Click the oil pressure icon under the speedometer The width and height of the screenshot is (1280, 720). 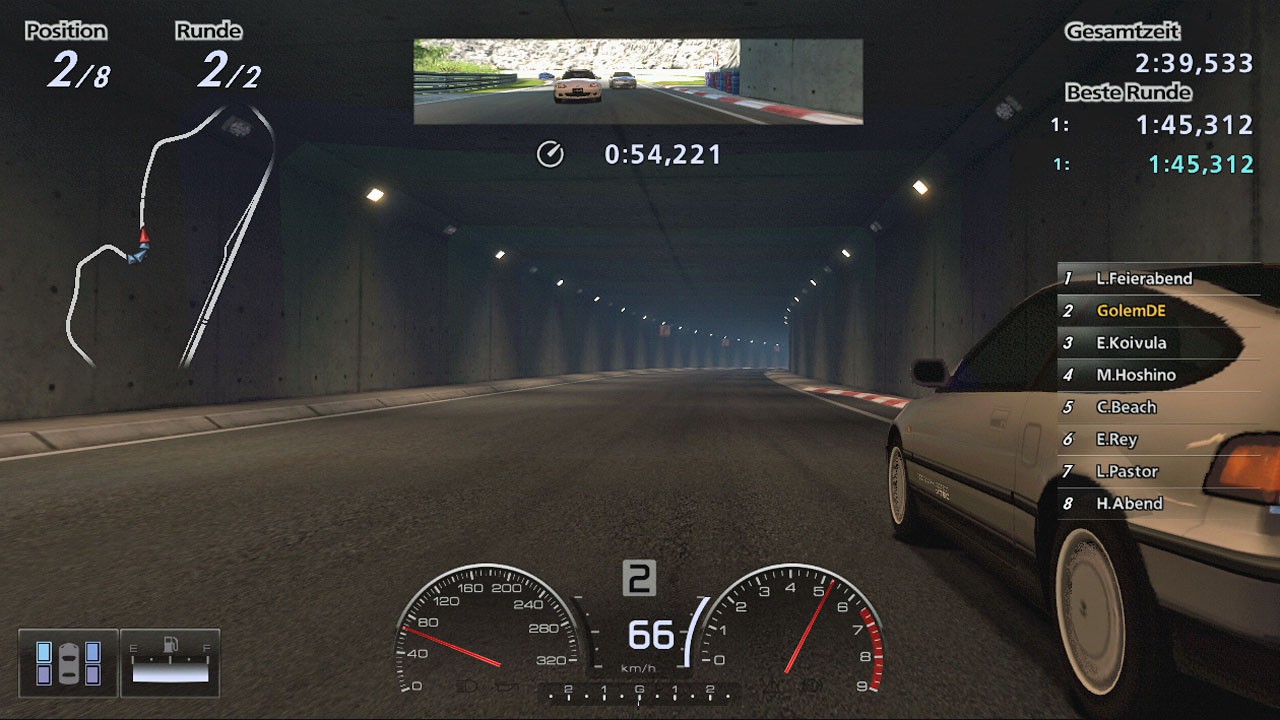coord(509,685)
